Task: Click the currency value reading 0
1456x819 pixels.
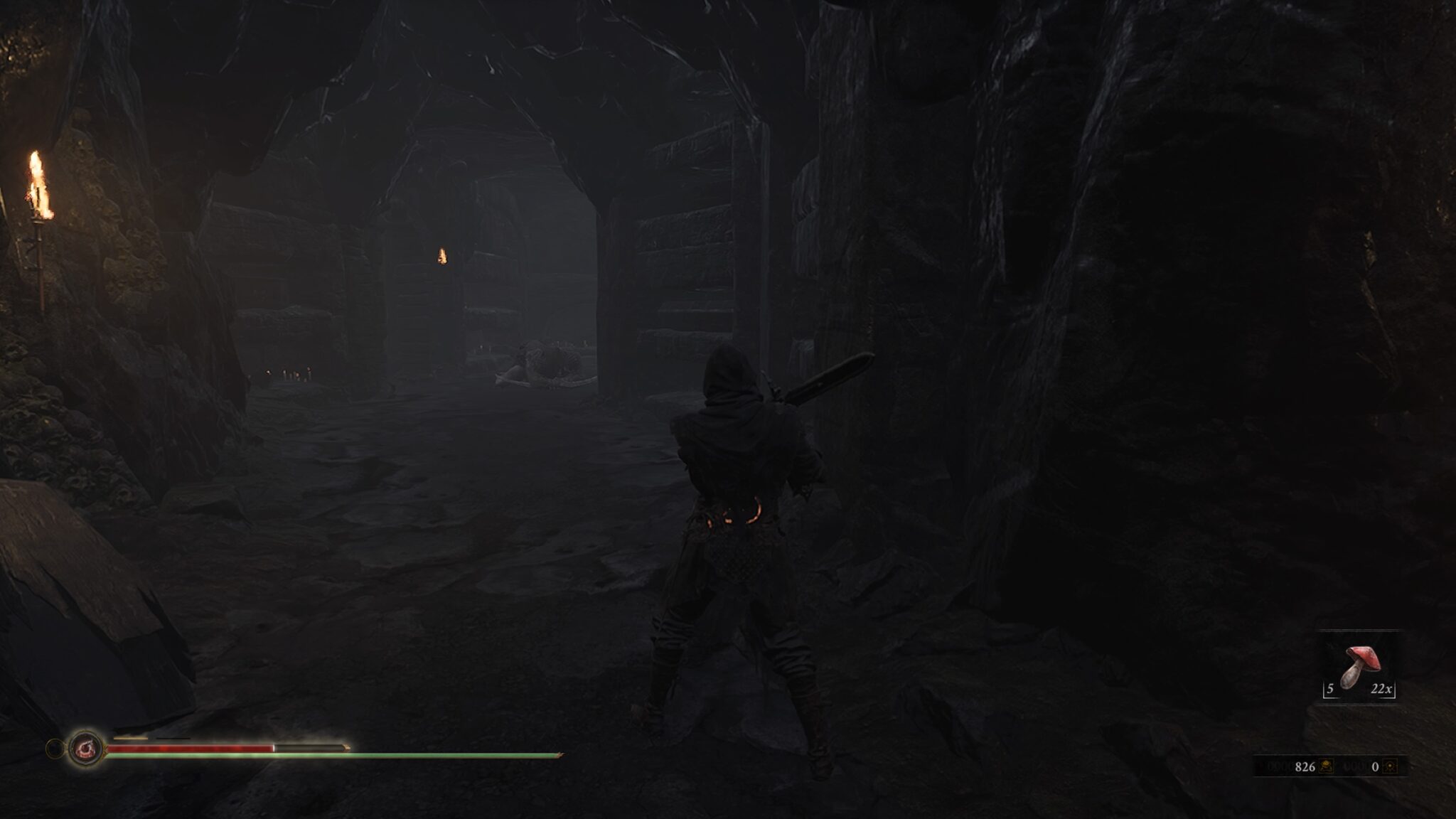Action: [x=1375, y=766]
